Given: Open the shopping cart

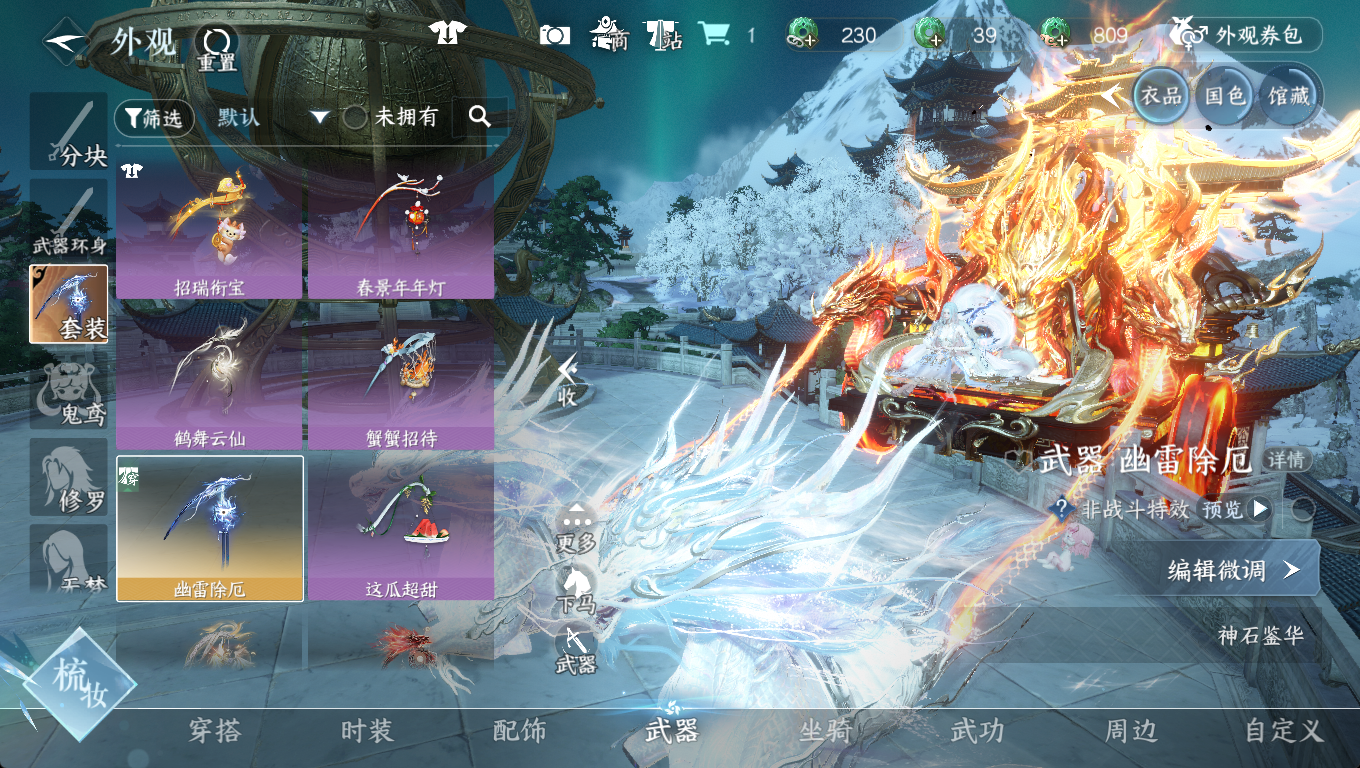Looking at the screenshot, I should [x=714, y=35].
